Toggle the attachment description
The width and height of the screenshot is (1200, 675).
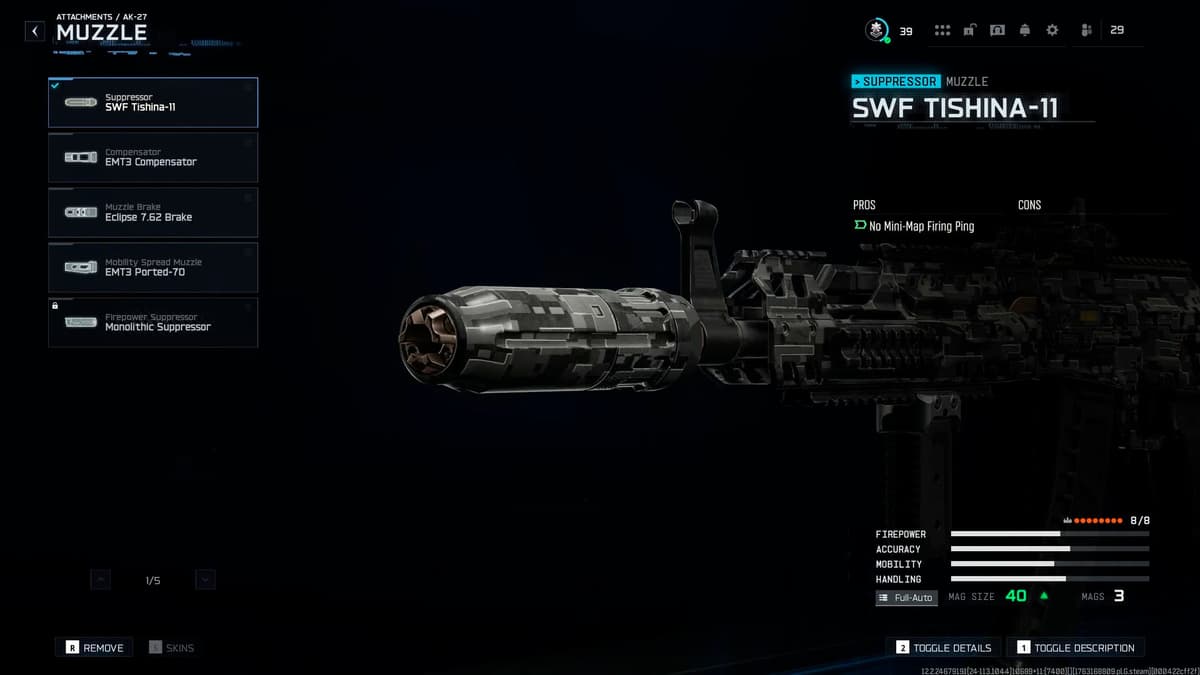click(1075, 648)
